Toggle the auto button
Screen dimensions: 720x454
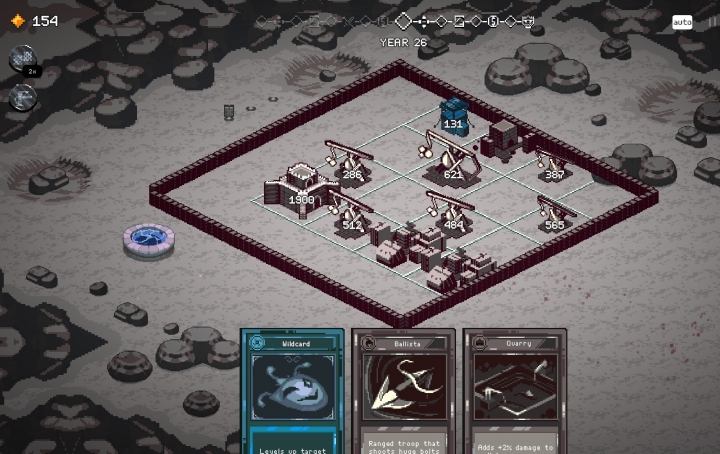tap(682, 22)
